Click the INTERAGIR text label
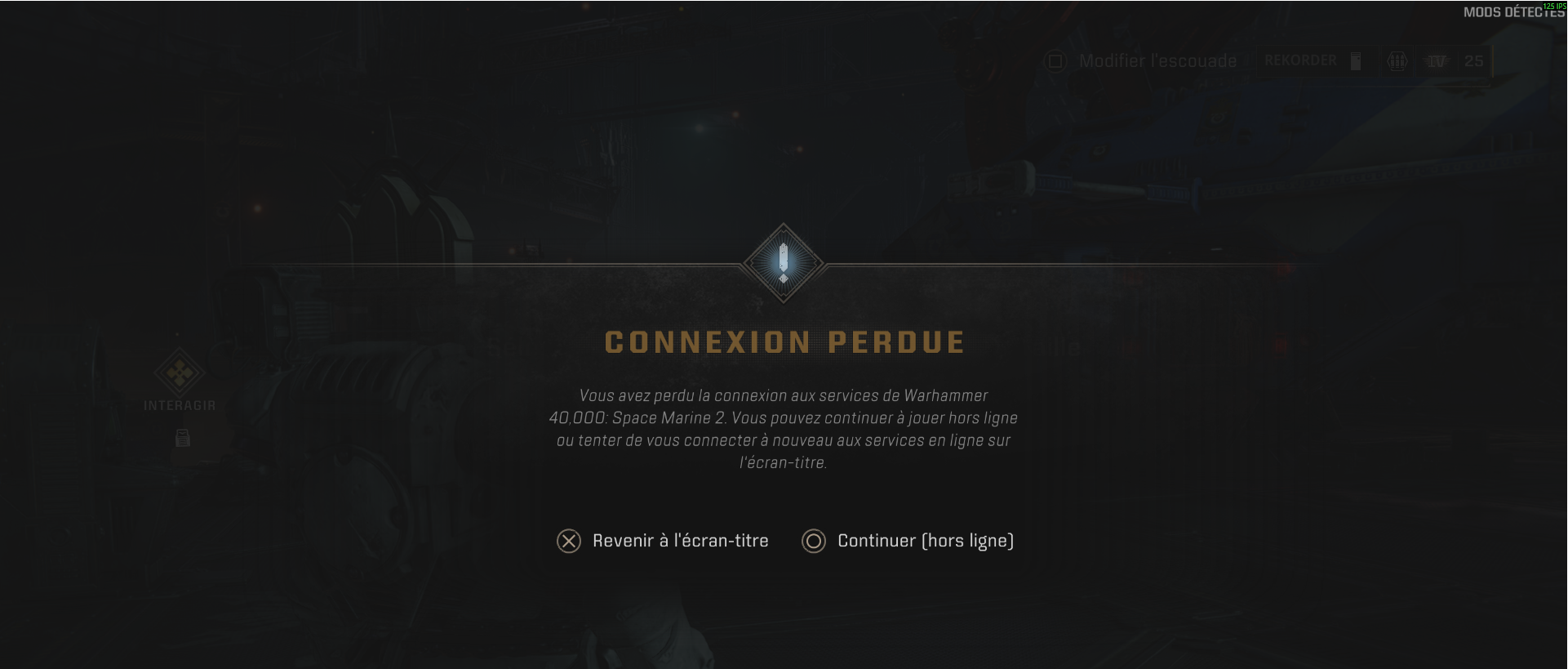1568x669 pixels. 180,404
